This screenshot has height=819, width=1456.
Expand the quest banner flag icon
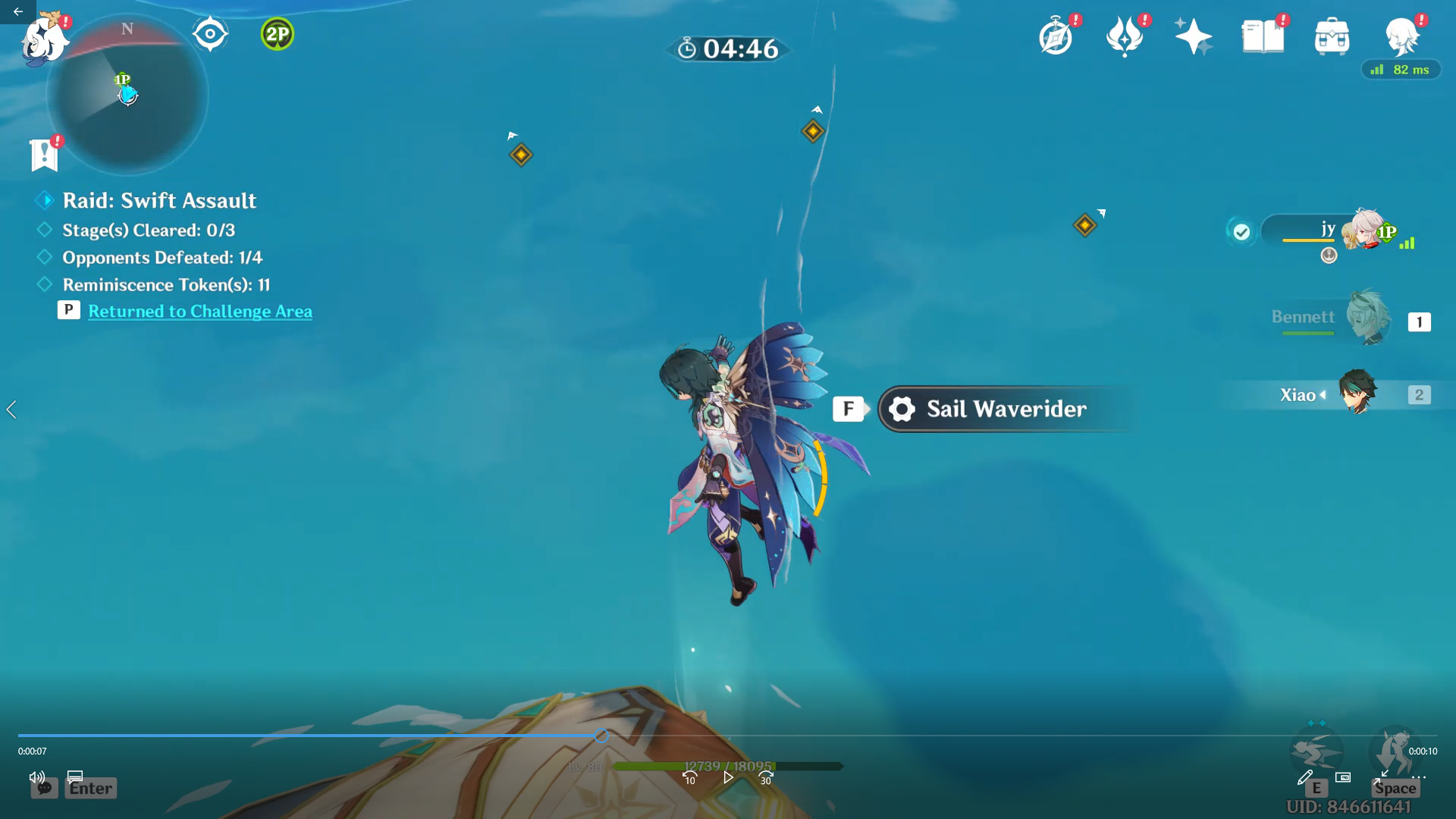(x=44, y=155)
